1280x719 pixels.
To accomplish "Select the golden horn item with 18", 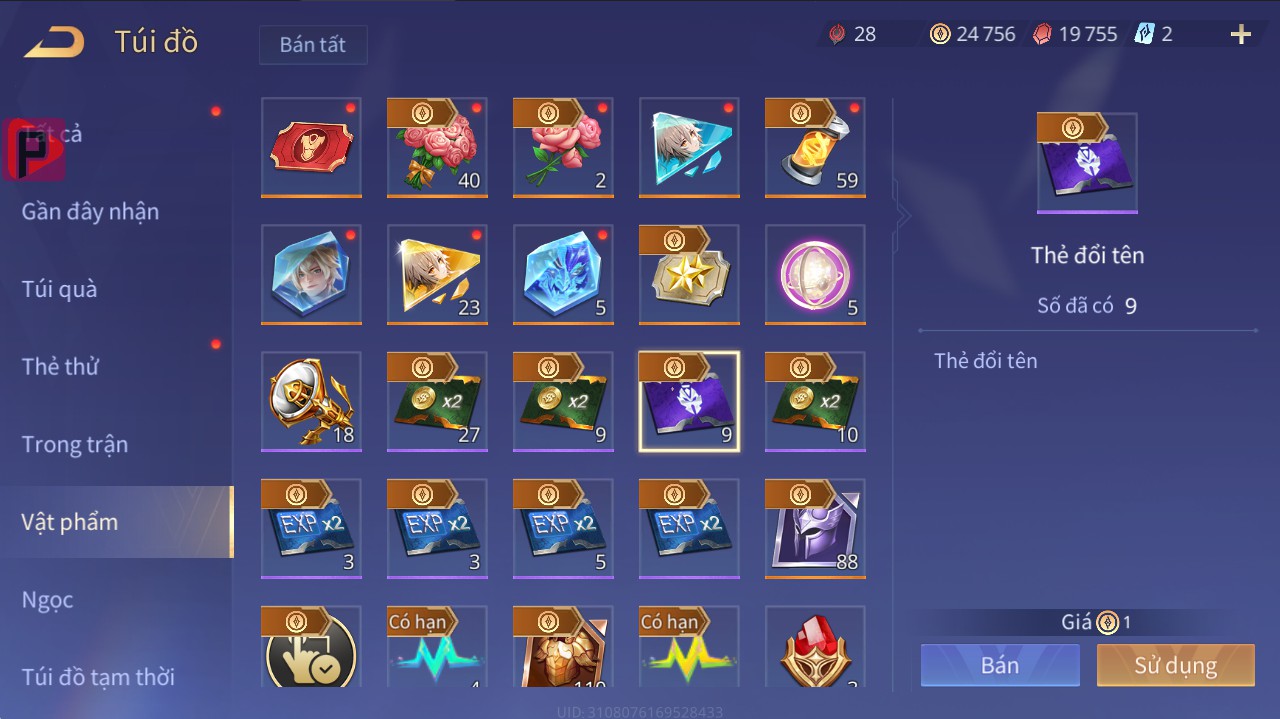I will 311,401.
